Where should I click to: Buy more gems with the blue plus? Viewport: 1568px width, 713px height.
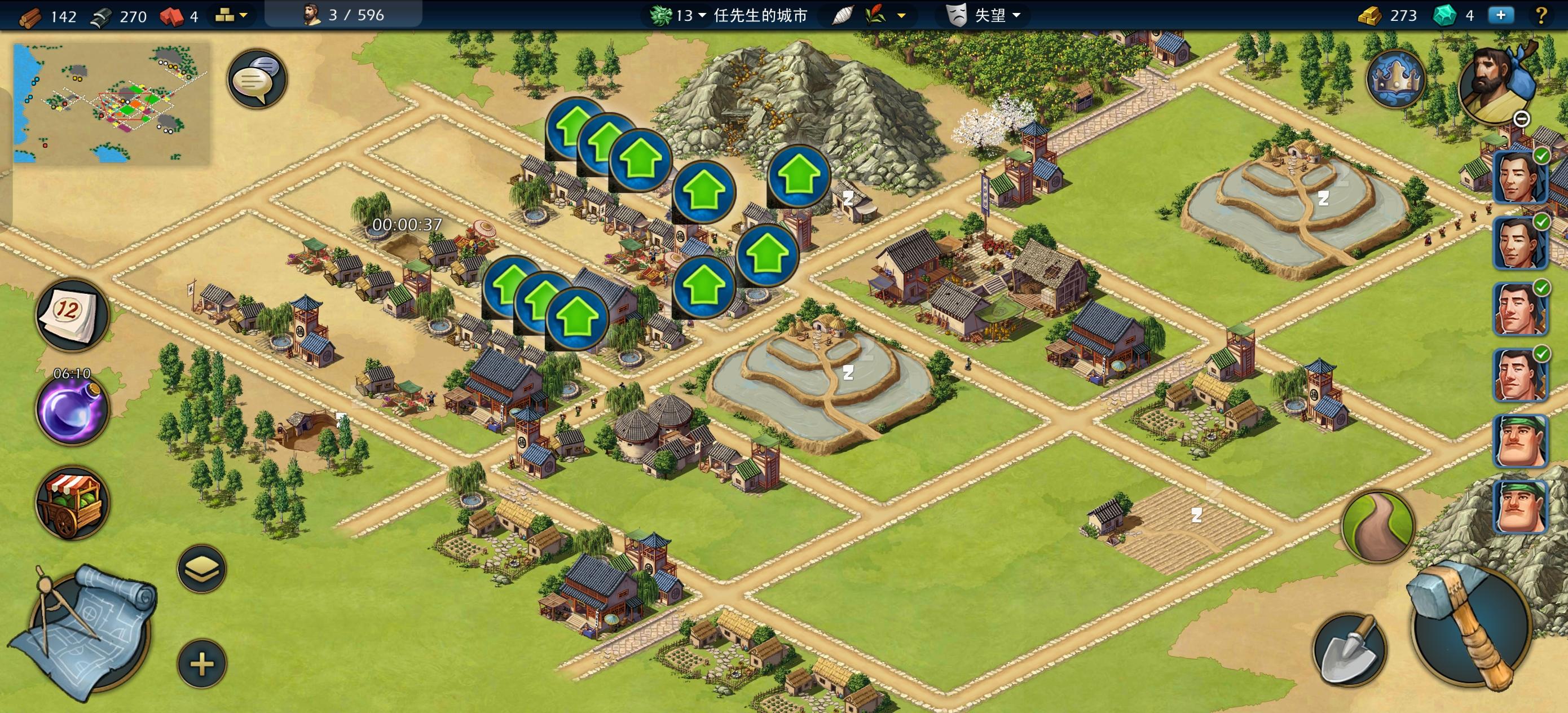pos(1500,15)
